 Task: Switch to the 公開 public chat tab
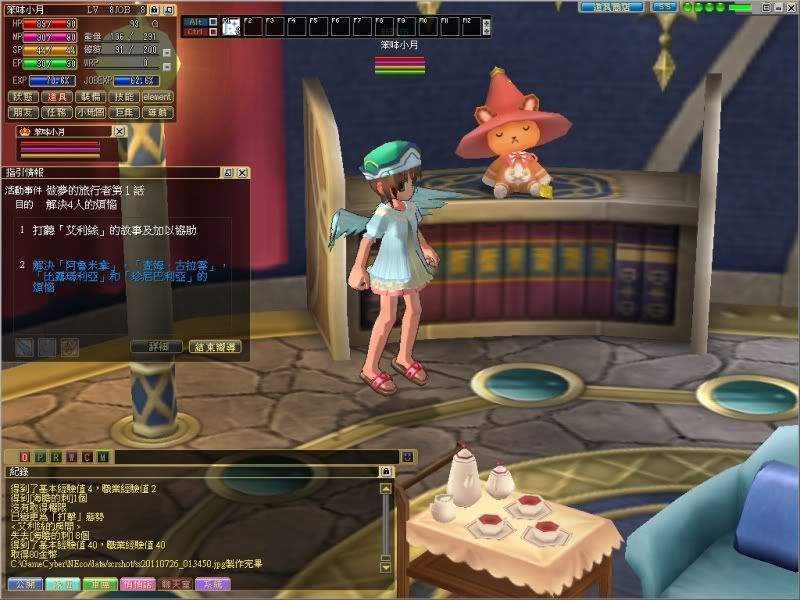coord(24,584)
